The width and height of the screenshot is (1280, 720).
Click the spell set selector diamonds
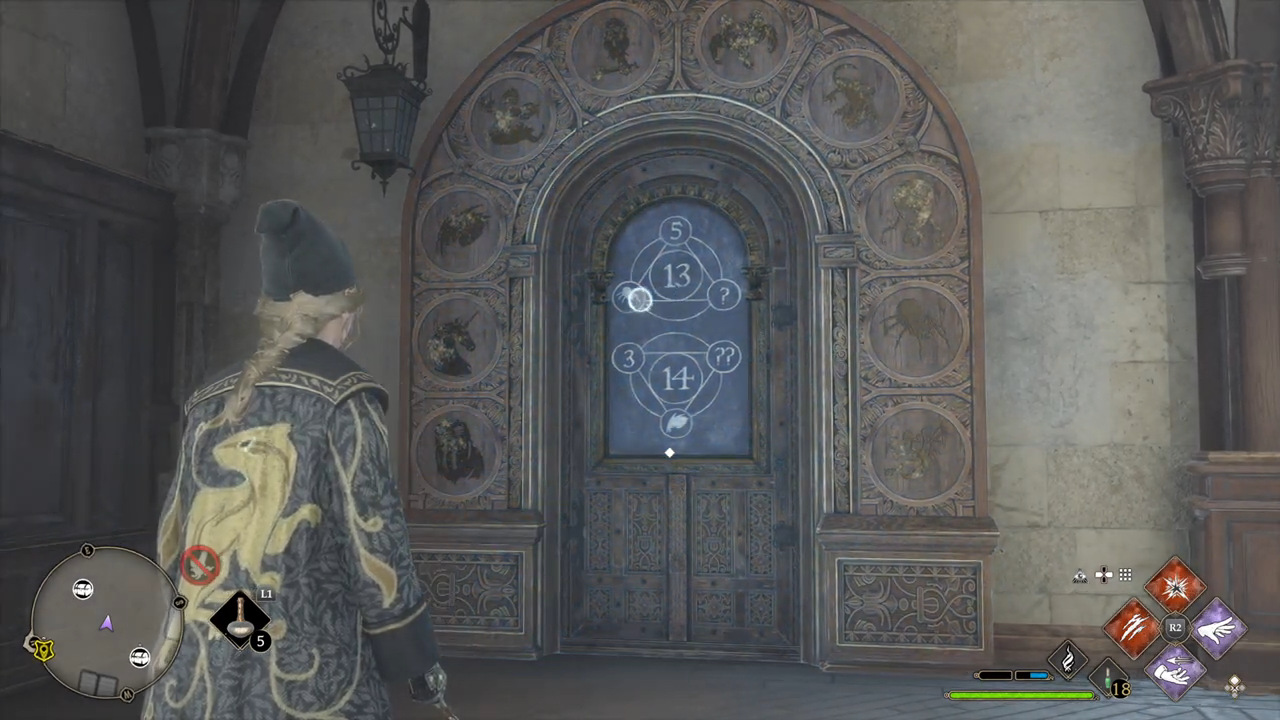pos(1234,686)
